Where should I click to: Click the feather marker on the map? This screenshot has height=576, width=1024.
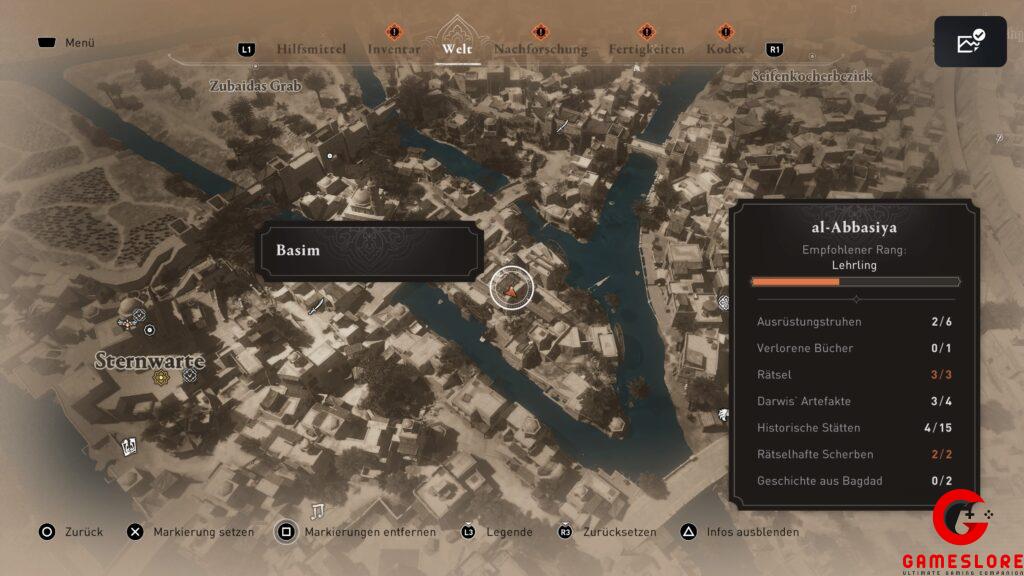point(562,127)
